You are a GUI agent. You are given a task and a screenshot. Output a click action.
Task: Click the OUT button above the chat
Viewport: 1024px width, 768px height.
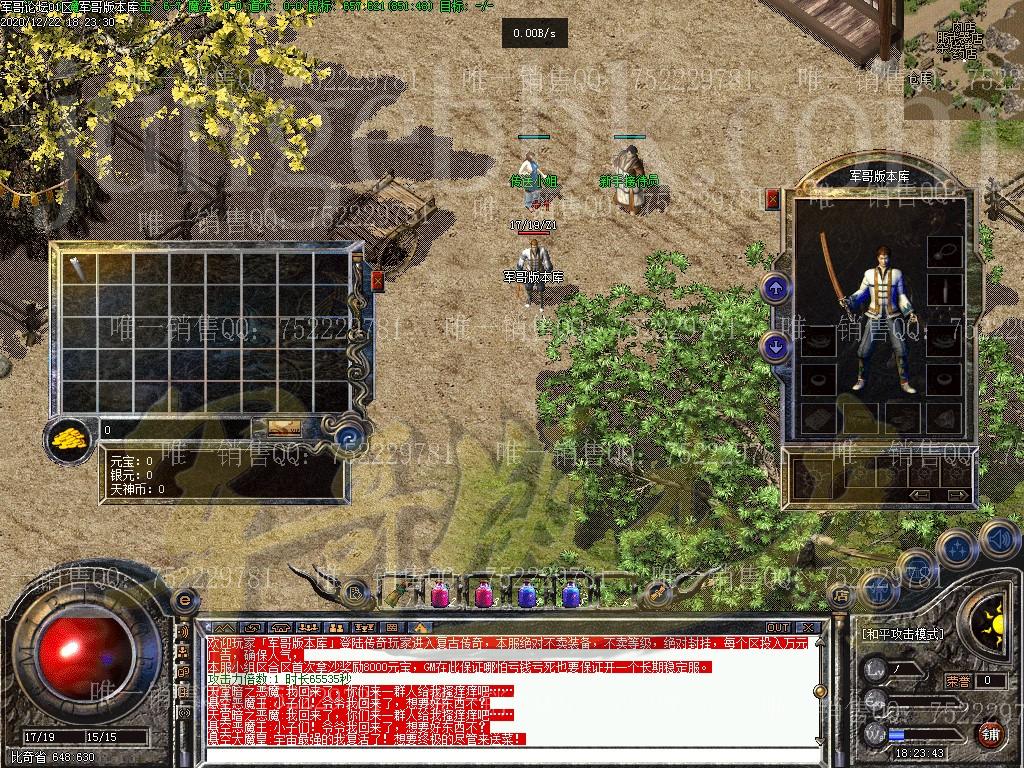pyautogui.click(x=777, y=628)
